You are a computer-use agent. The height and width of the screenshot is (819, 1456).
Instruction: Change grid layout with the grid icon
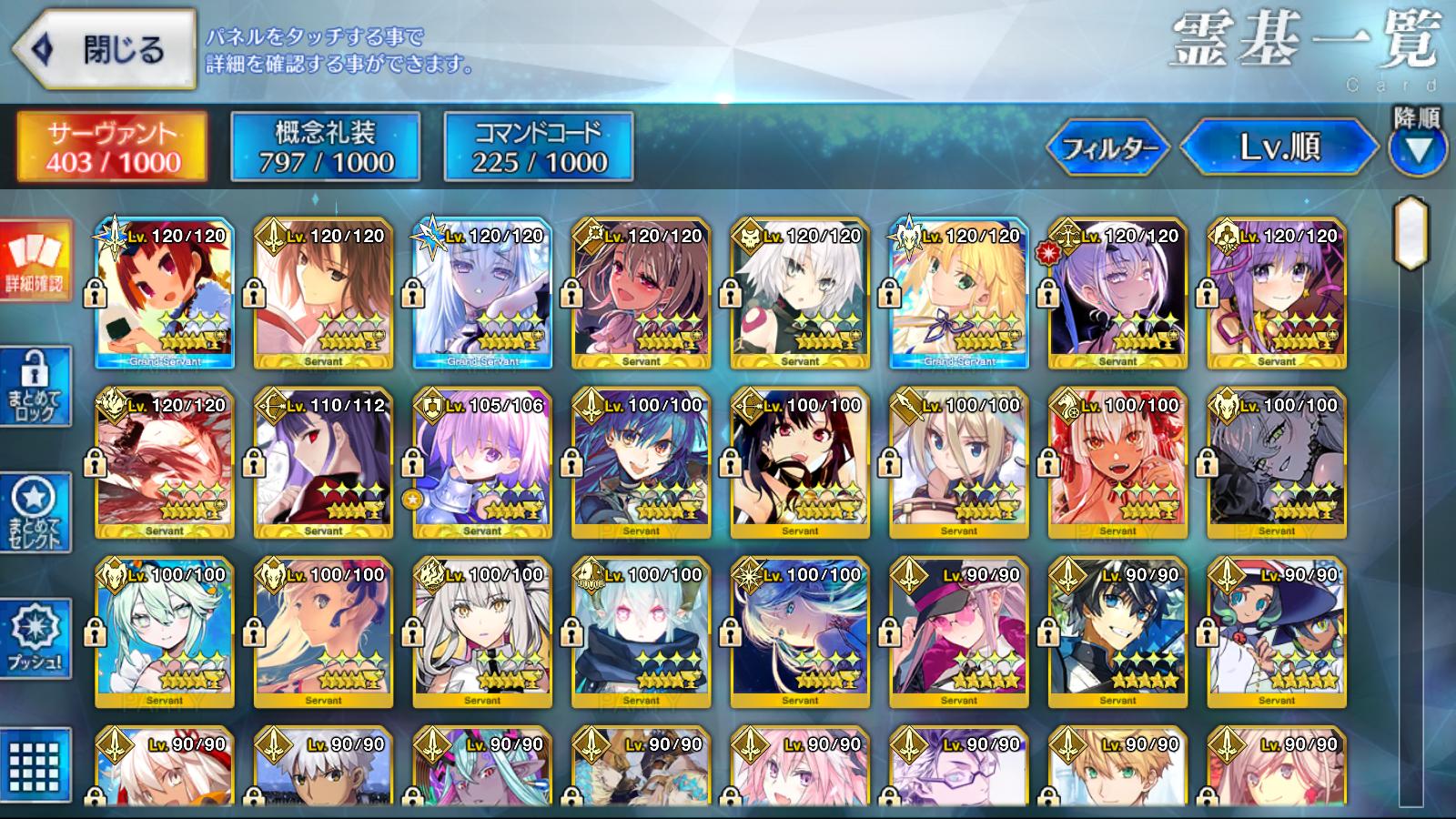coord(35,766)
